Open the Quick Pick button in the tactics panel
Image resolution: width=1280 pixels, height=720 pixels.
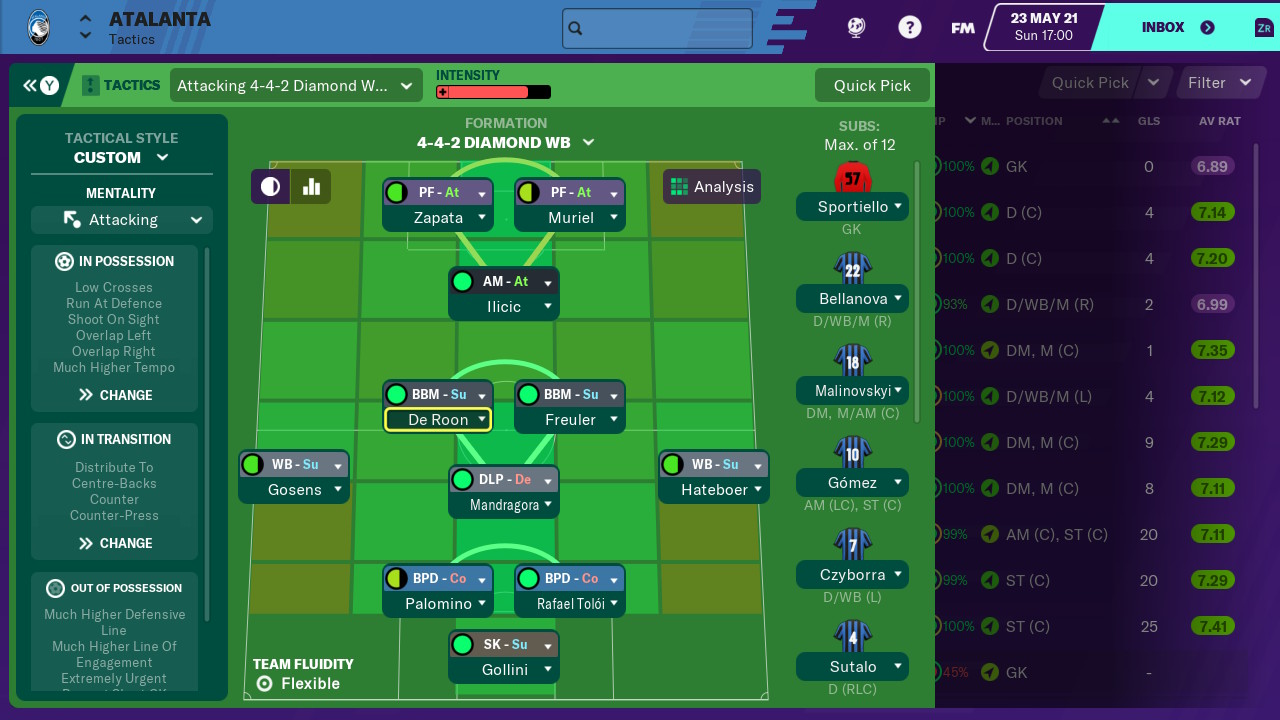click(872, 85)
